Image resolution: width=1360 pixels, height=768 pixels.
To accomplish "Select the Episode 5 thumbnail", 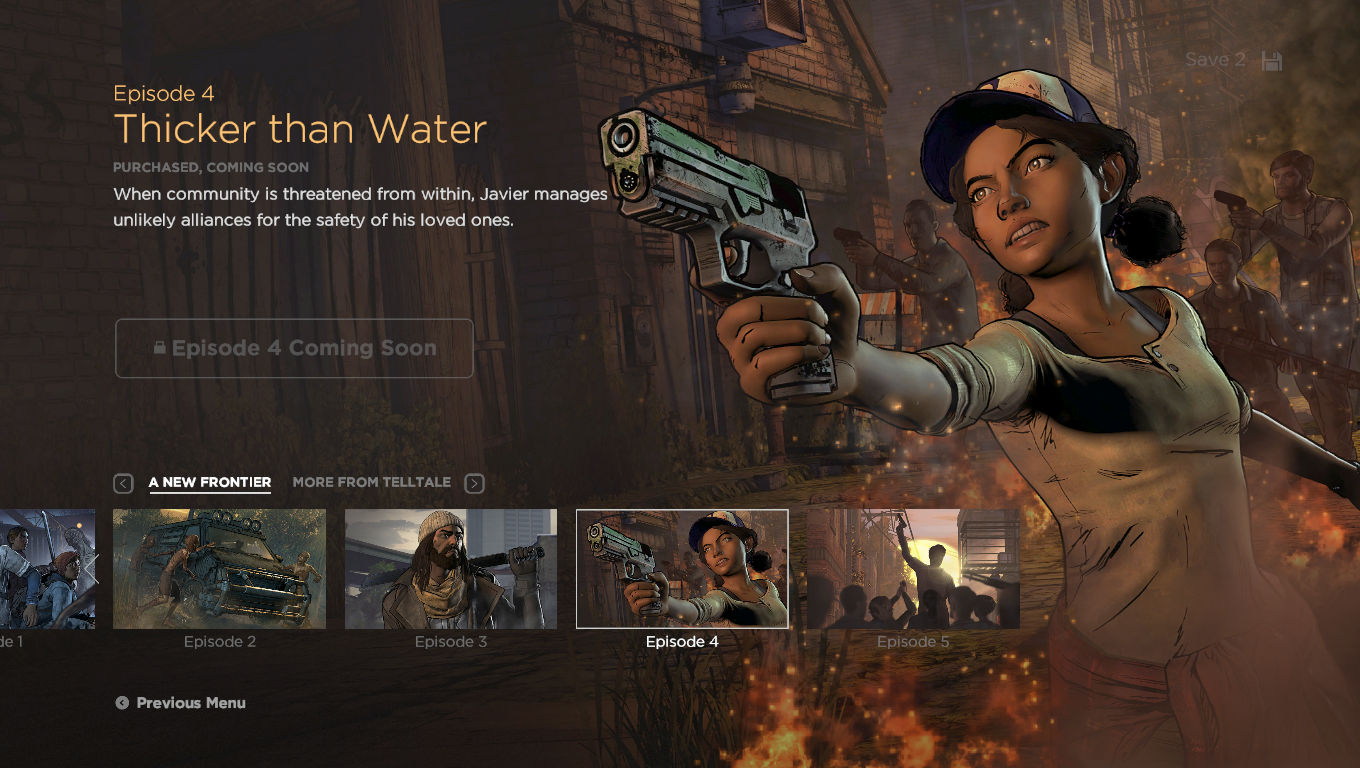I will (x=913, y=568).
